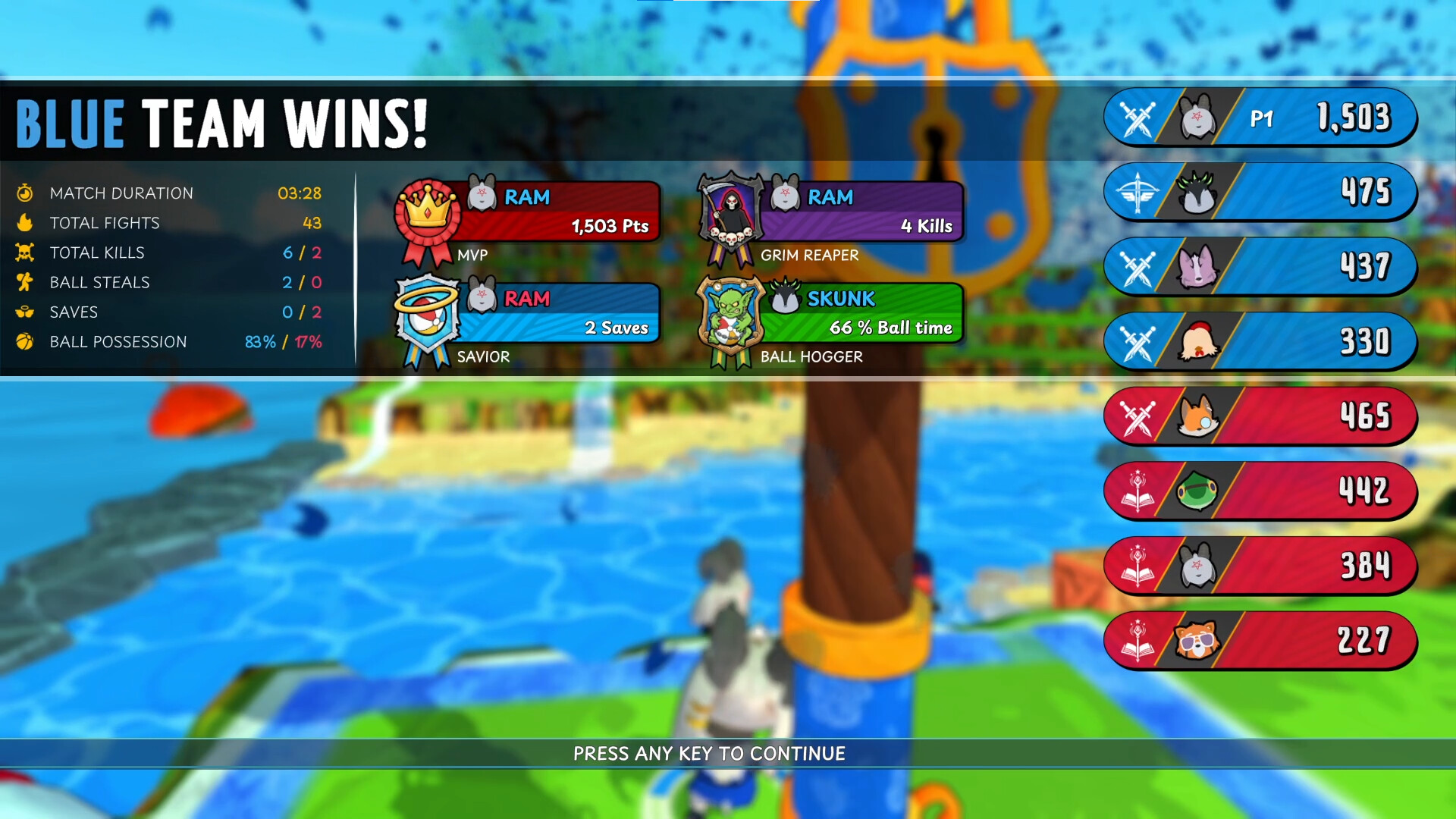Select the stopwatch icon beside Match Duration

tap(26, 193)
